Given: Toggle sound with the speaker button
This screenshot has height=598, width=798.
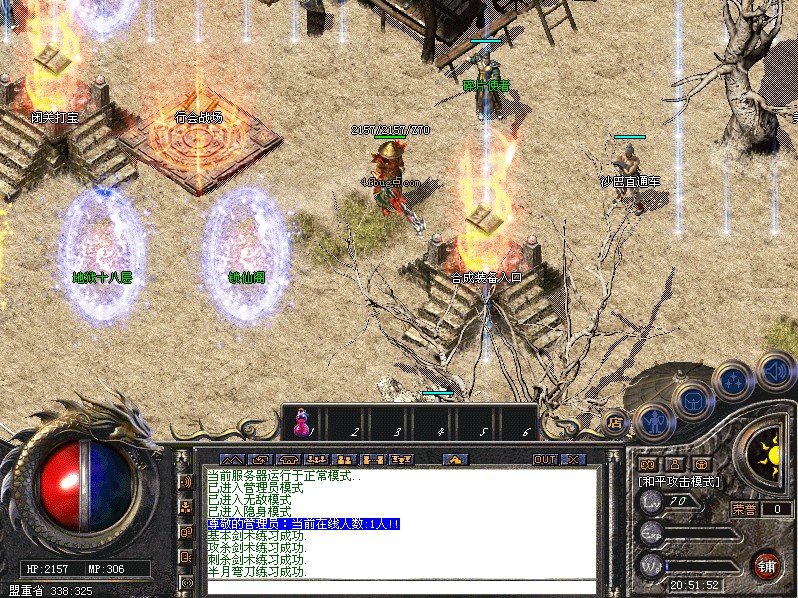Looking at the screenshot, I should [774, 371].
